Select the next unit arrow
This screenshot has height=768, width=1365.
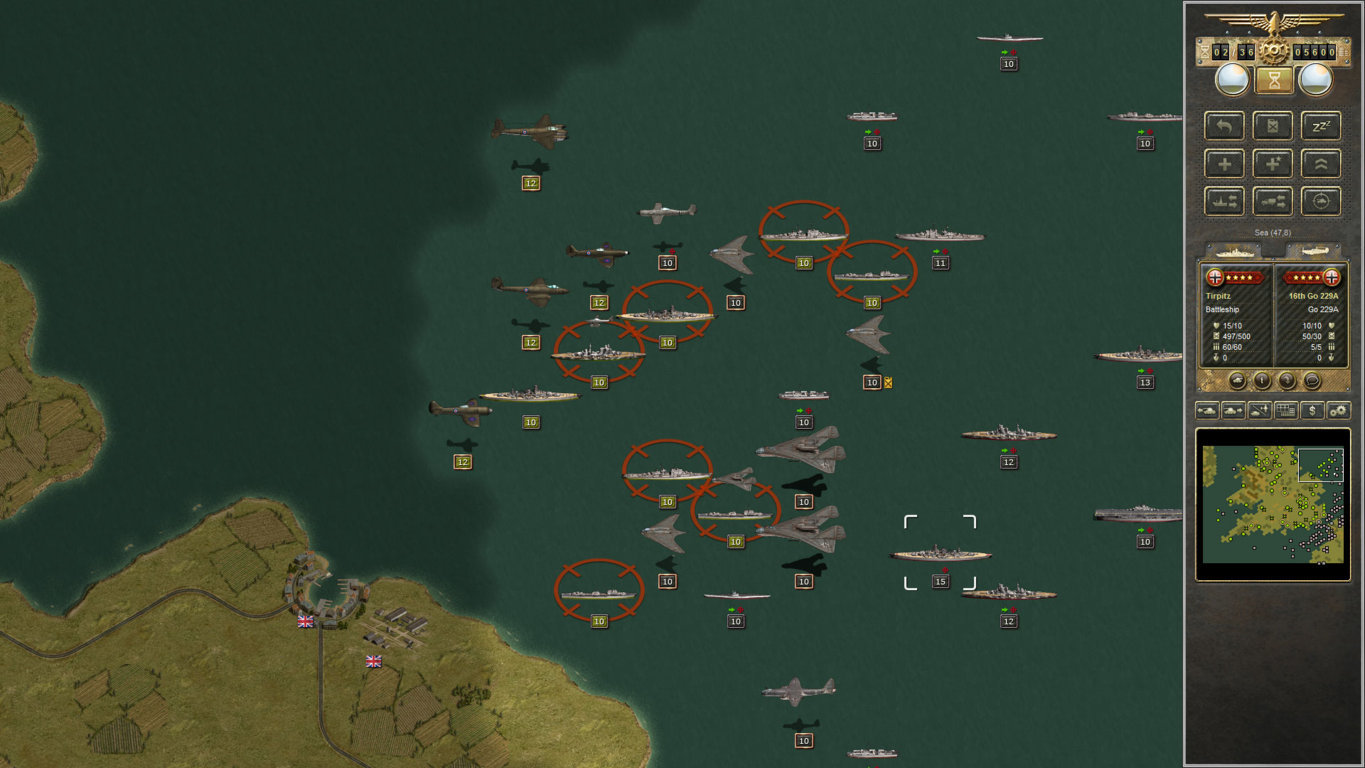click(x=1234, y=411)
